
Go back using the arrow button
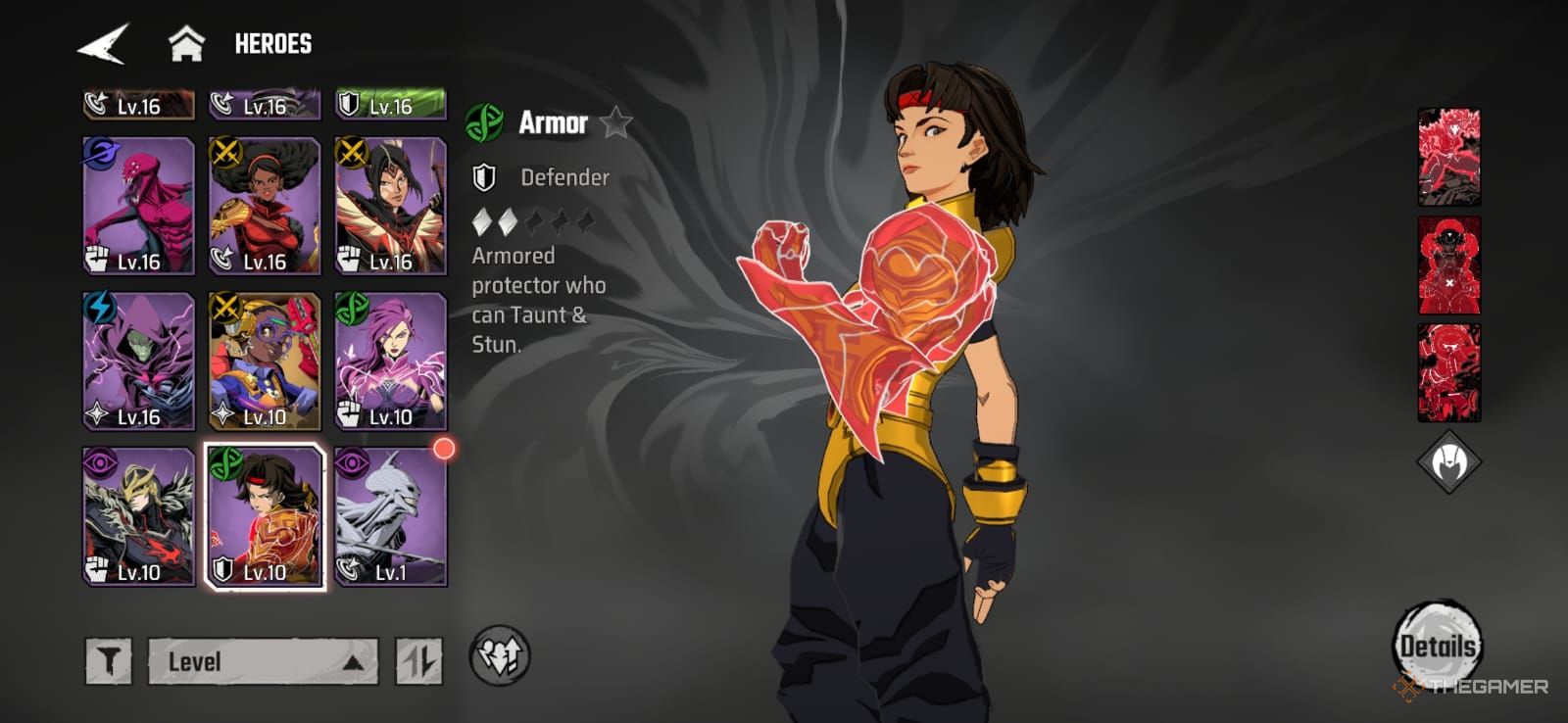tap(103, 44)
